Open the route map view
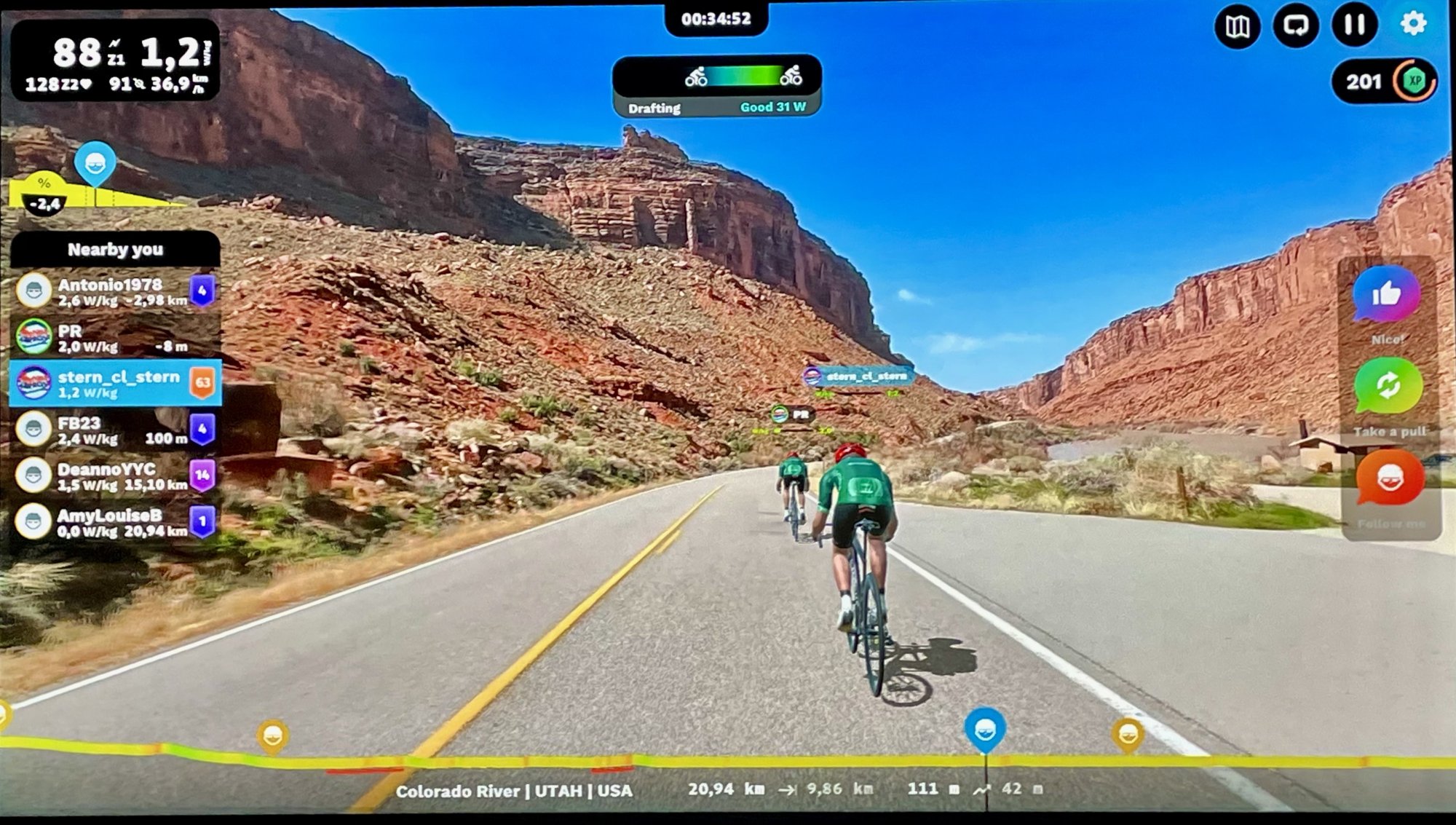 (1237, 26)
